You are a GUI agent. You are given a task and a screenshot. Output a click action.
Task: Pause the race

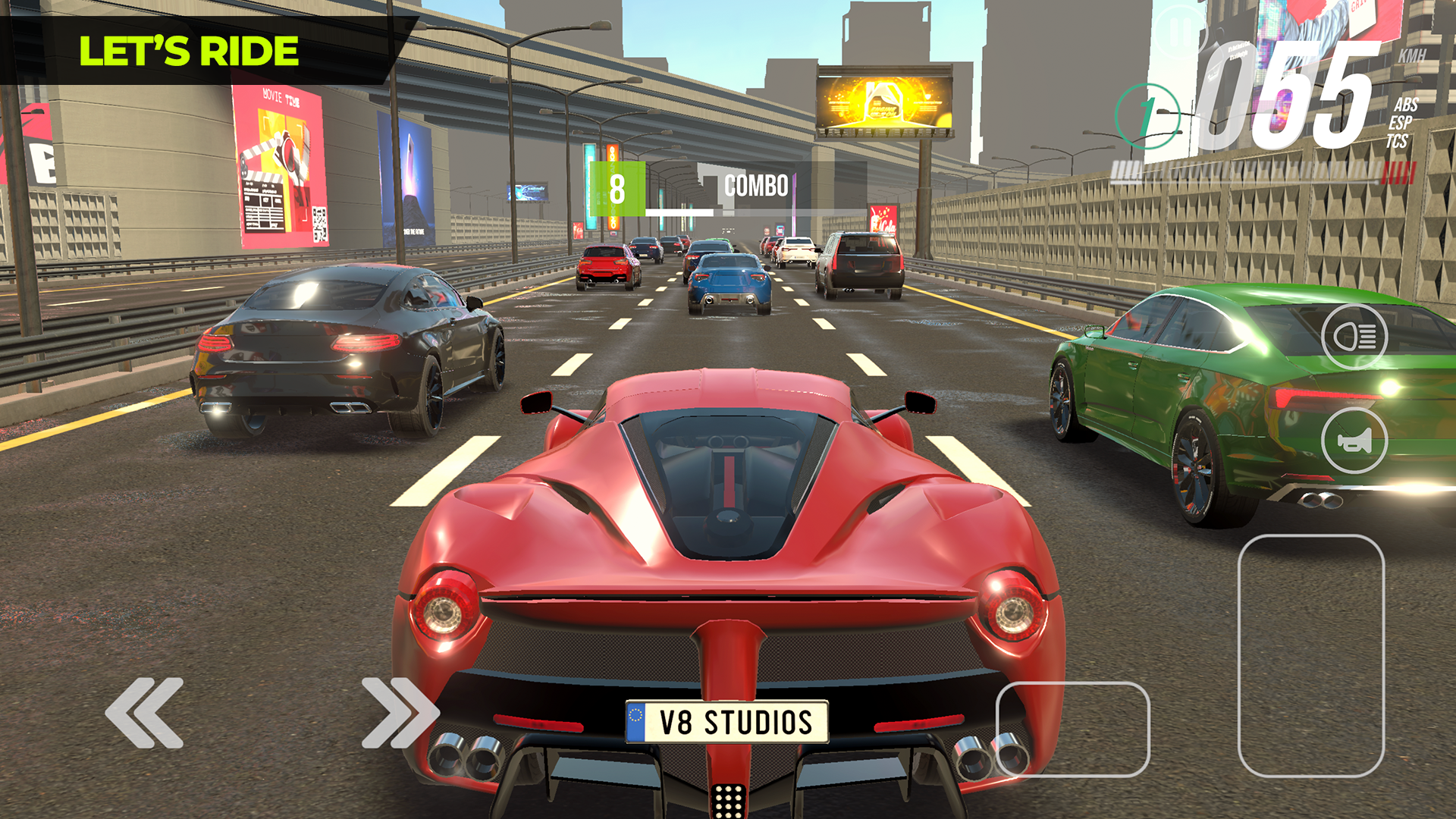(x=1179, y=33)
